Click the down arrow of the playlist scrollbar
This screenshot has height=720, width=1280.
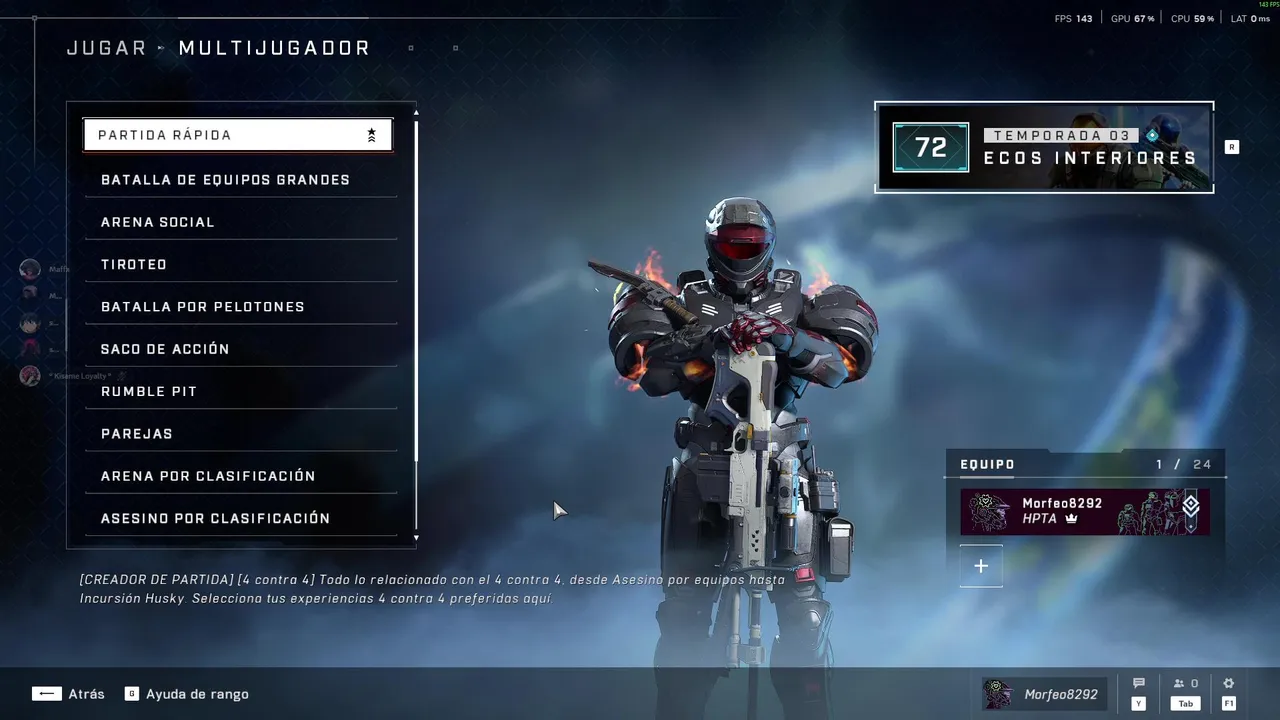pos(416,538)
